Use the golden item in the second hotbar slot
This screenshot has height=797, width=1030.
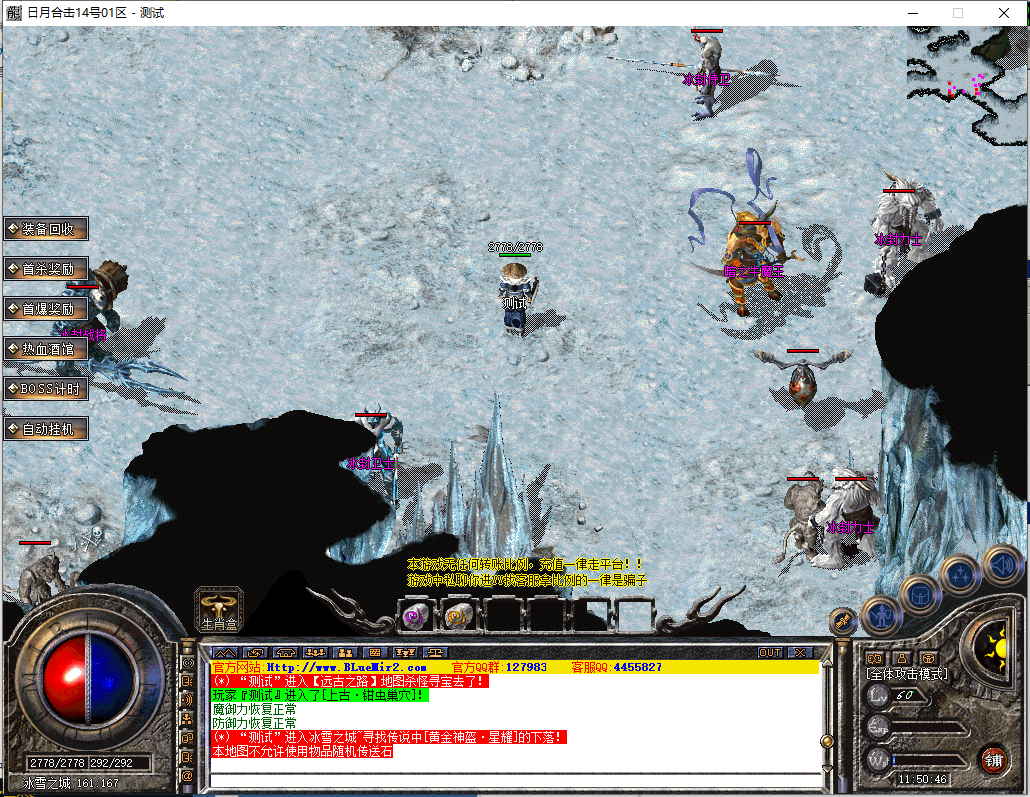point(459,616)
